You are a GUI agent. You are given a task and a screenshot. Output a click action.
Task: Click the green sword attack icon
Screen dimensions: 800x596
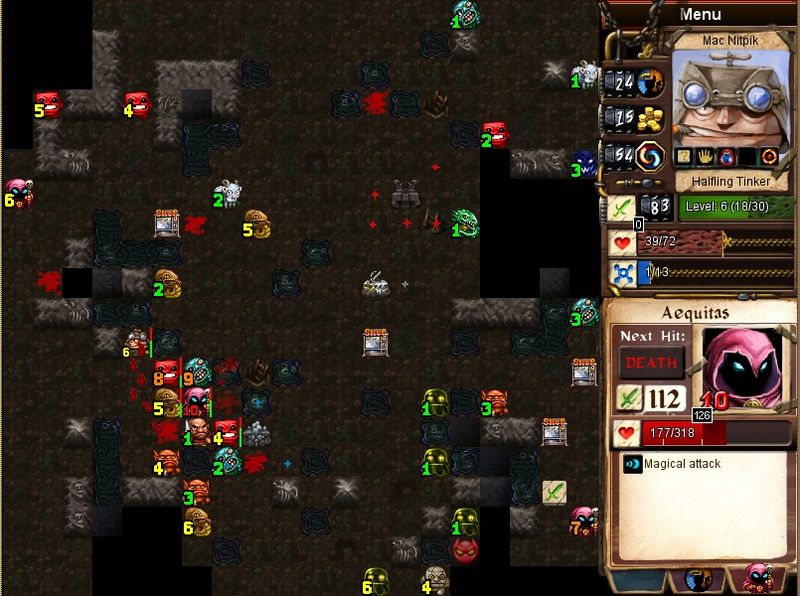(x=623, y=209)
